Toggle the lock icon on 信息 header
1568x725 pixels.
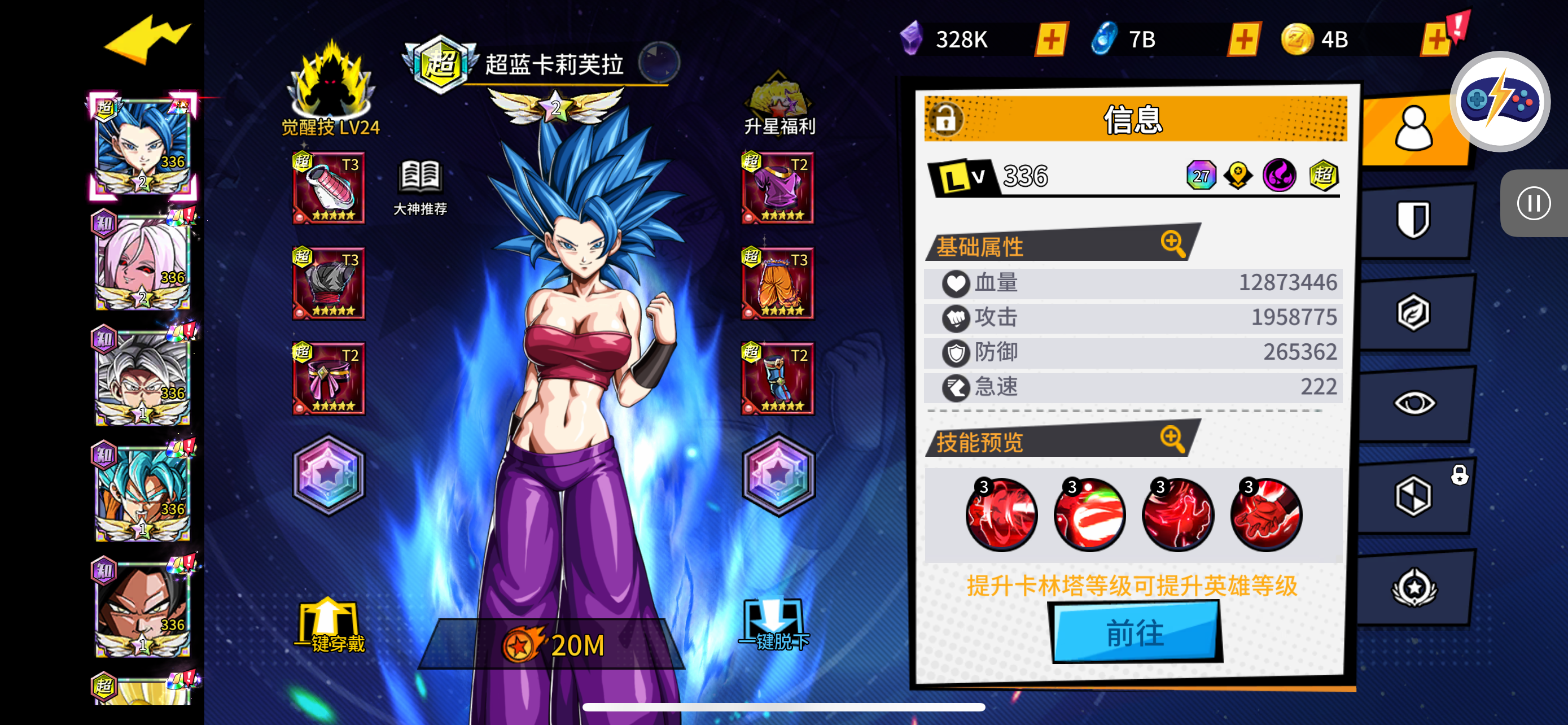[945, 119]
